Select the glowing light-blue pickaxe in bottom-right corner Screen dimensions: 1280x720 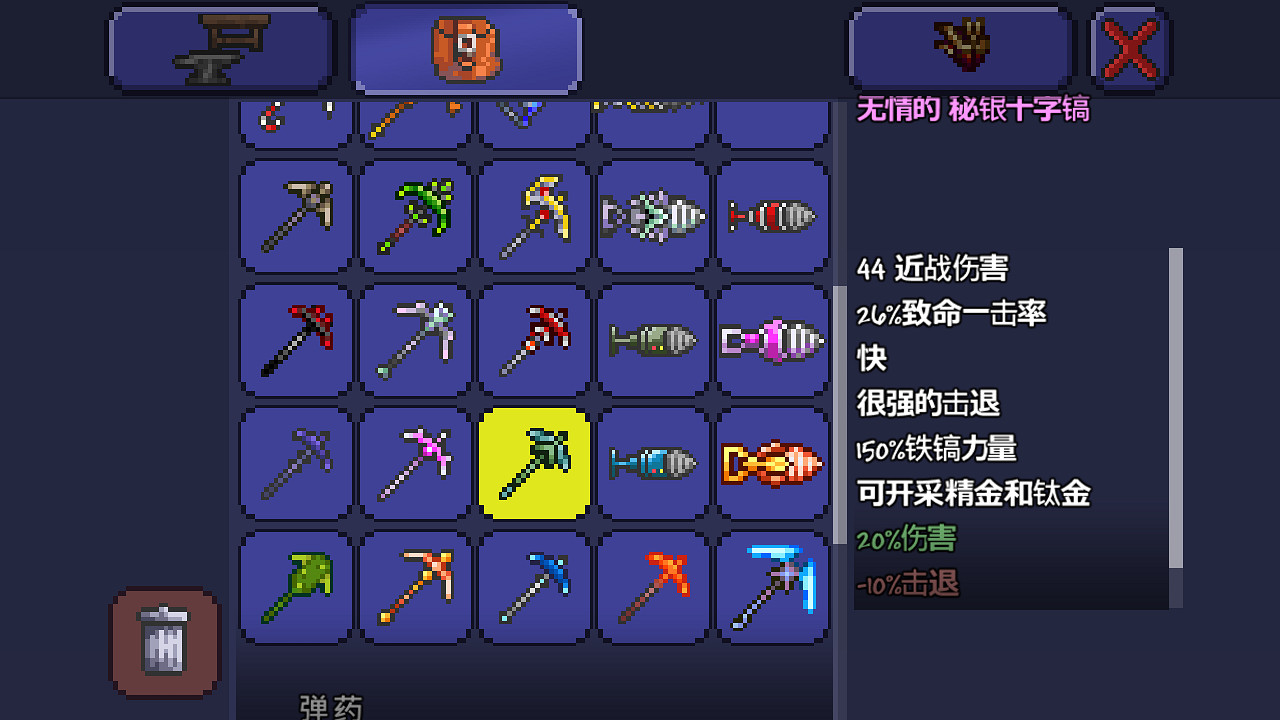(x=772, y=587)
